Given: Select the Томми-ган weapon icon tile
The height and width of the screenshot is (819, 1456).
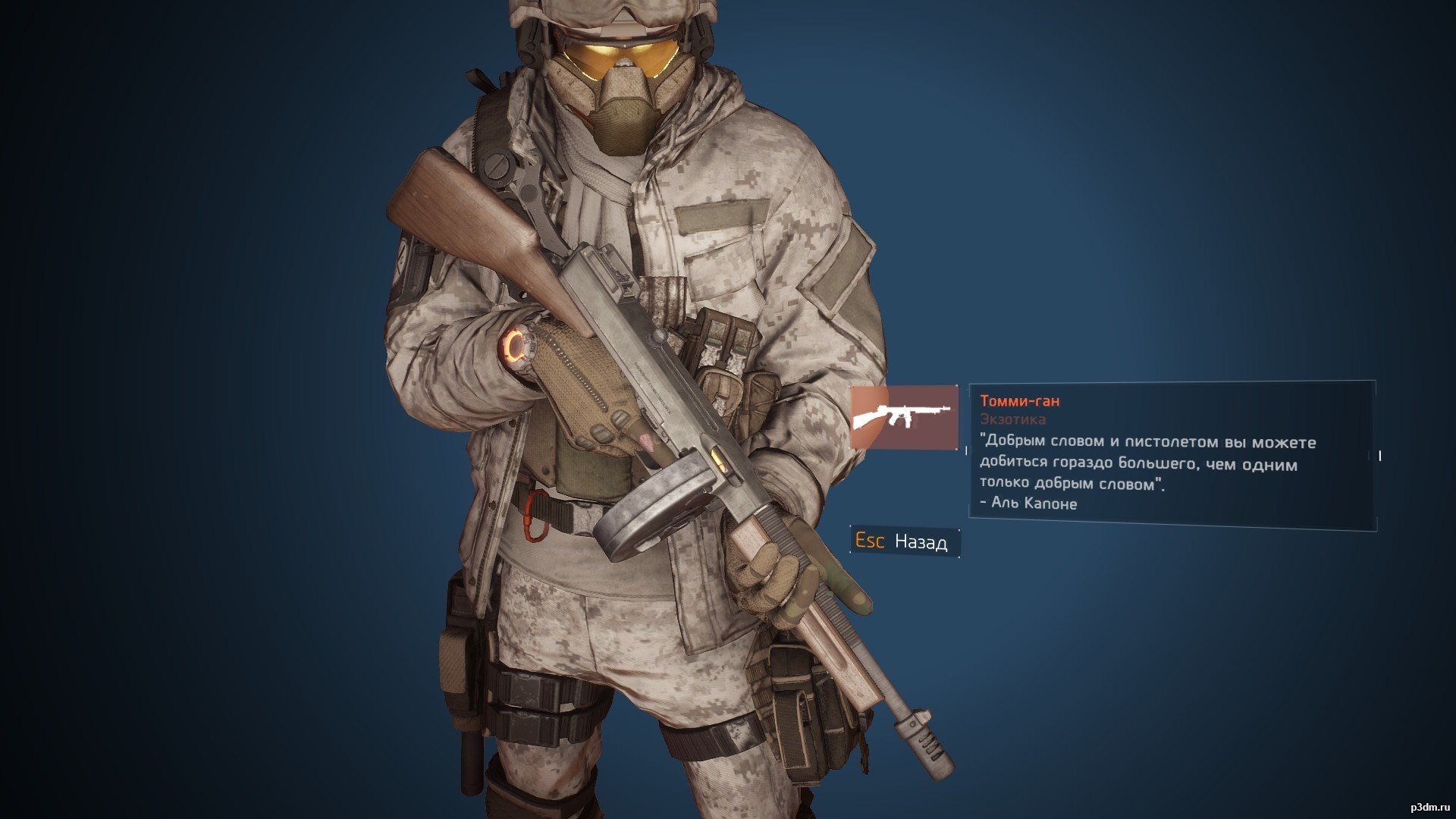Looking at the screenshot, I should [x=903, y=417].
